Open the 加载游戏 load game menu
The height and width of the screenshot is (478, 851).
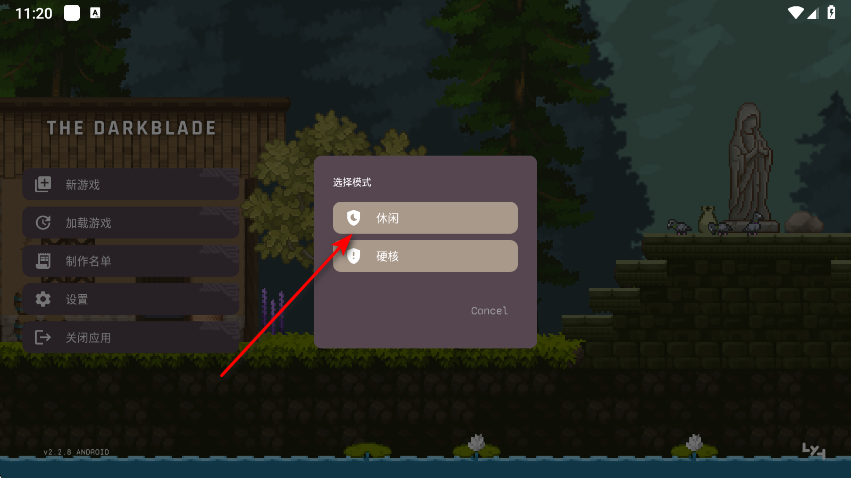click(x=131, y=223)
